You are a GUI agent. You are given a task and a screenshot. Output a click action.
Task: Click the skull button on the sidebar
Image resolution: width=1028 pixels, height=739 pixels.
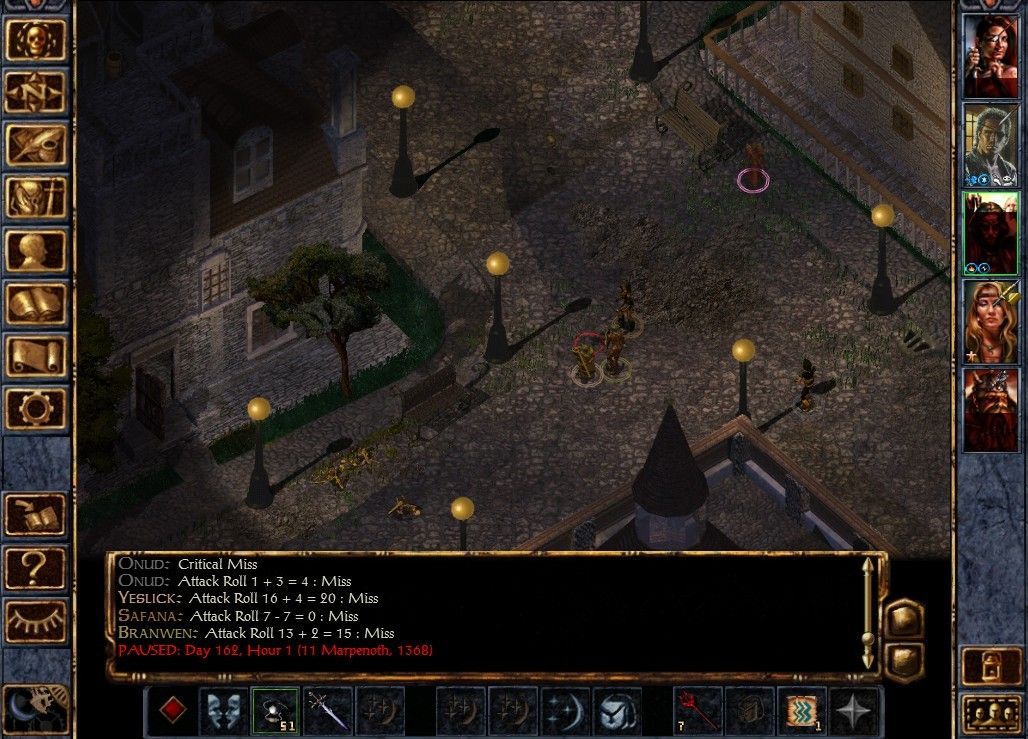tap(36, 40)
